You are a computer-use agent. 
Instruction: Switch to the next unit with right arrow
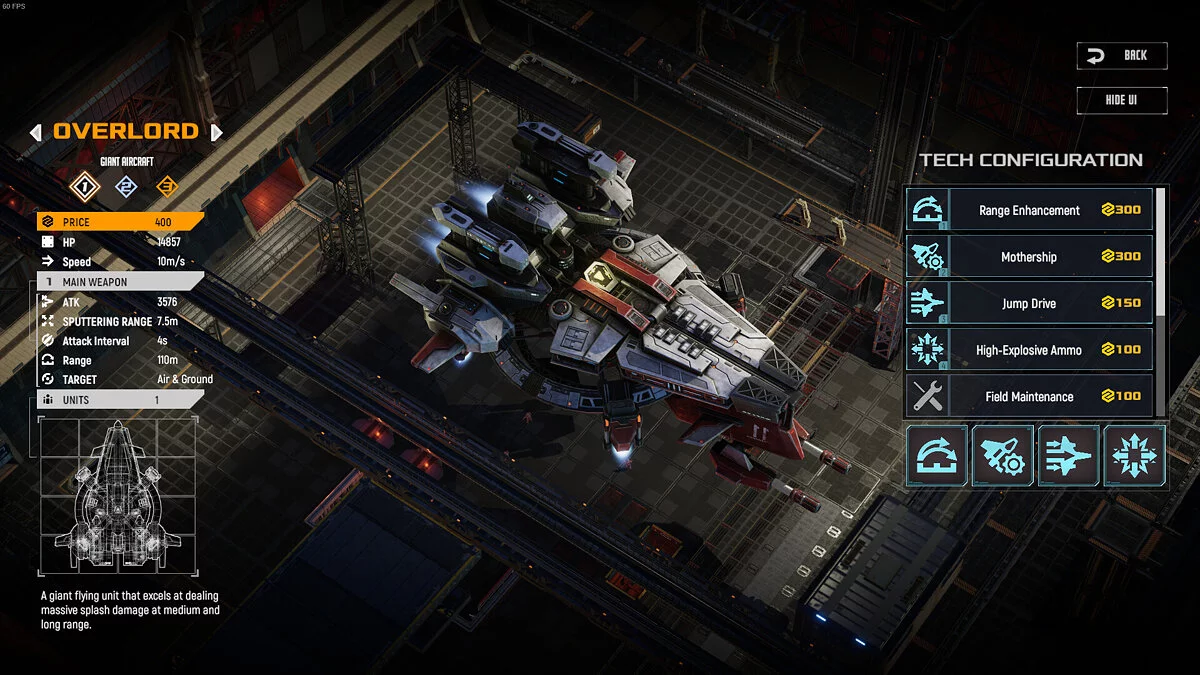(x=216, y=132)
